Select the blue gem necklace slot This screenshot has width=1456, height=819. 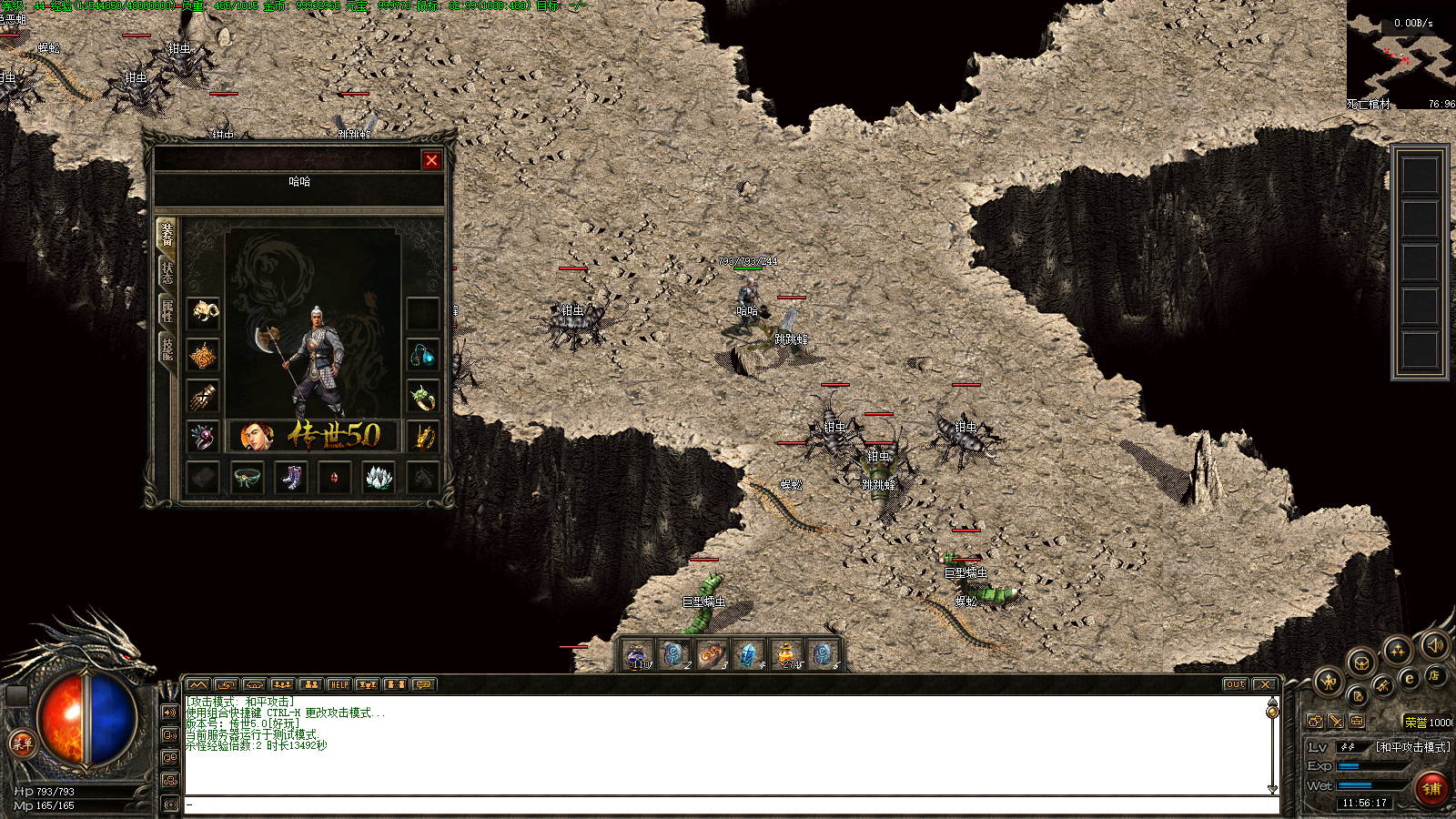[x=422, y=355]
